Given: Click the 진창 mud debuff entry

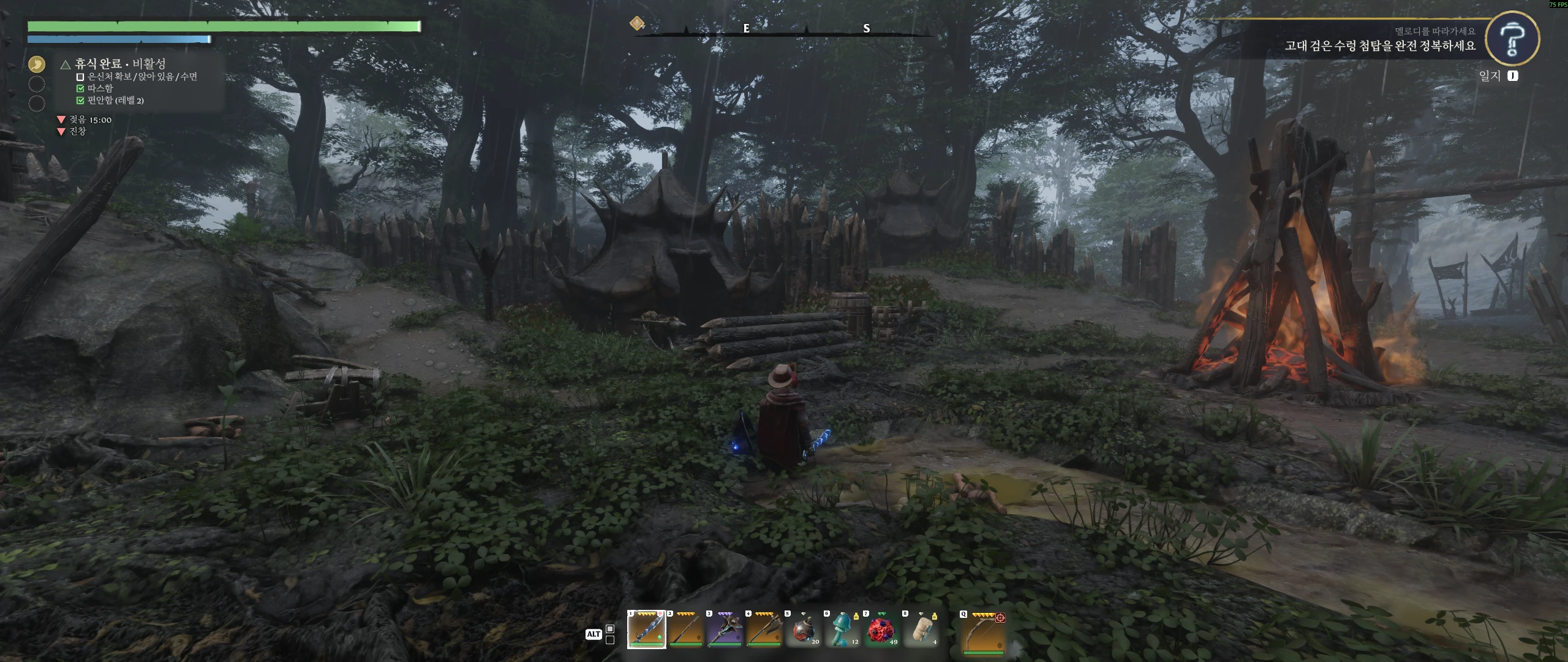Looking at the screenshot, I should (x=77, y=131).
